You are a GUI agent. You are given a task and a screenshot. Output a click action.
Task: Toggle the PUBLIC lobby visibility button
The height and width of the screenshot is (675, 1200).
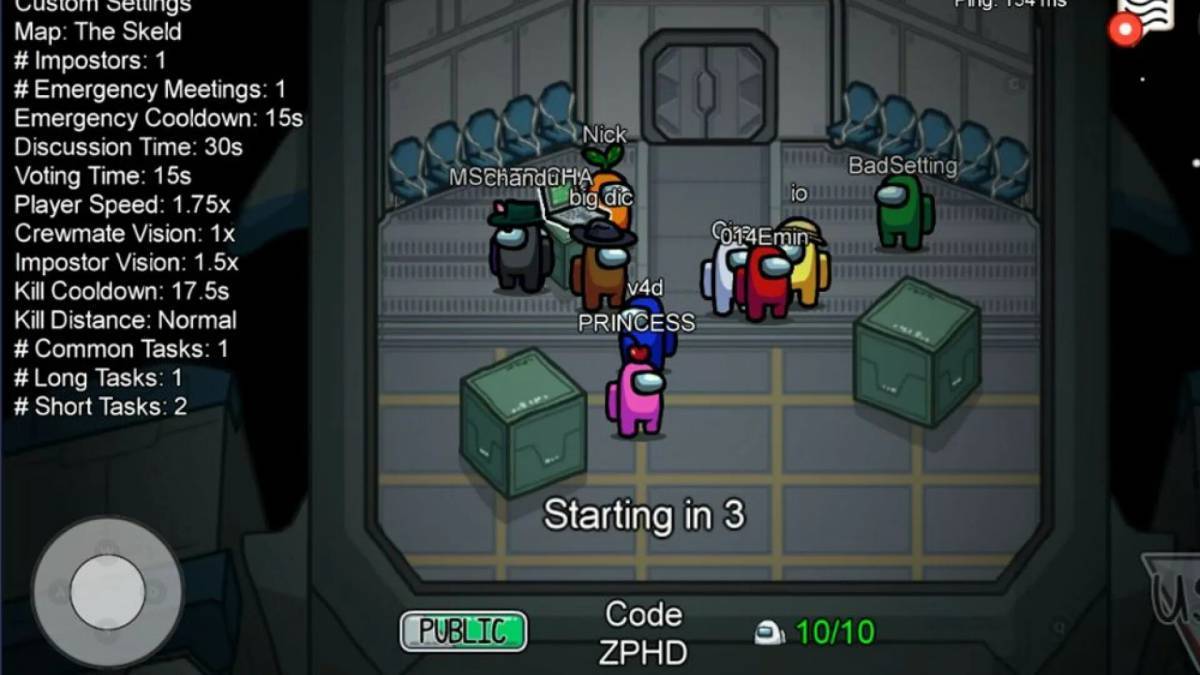(x=463, y=631)
